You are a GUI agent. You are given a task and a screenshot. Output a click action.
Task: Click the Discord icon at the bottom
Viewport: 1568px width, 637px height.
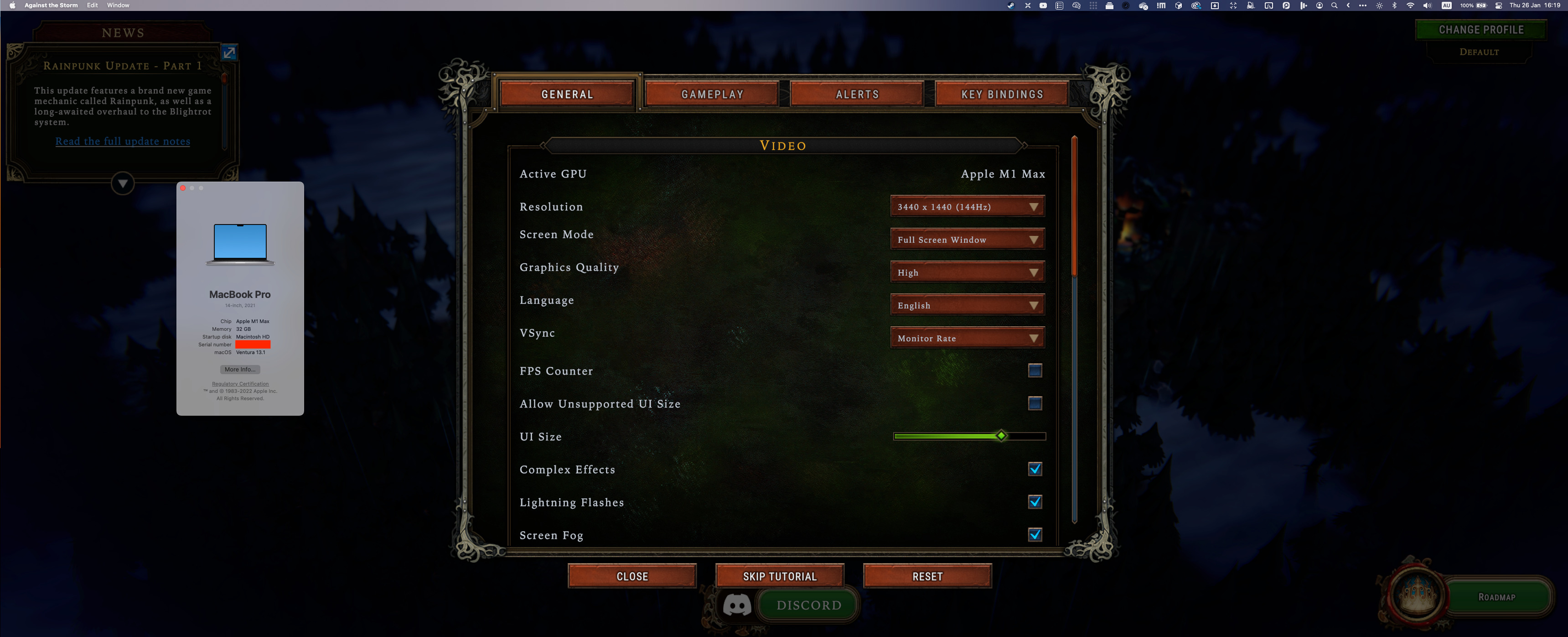coord(737,604)
